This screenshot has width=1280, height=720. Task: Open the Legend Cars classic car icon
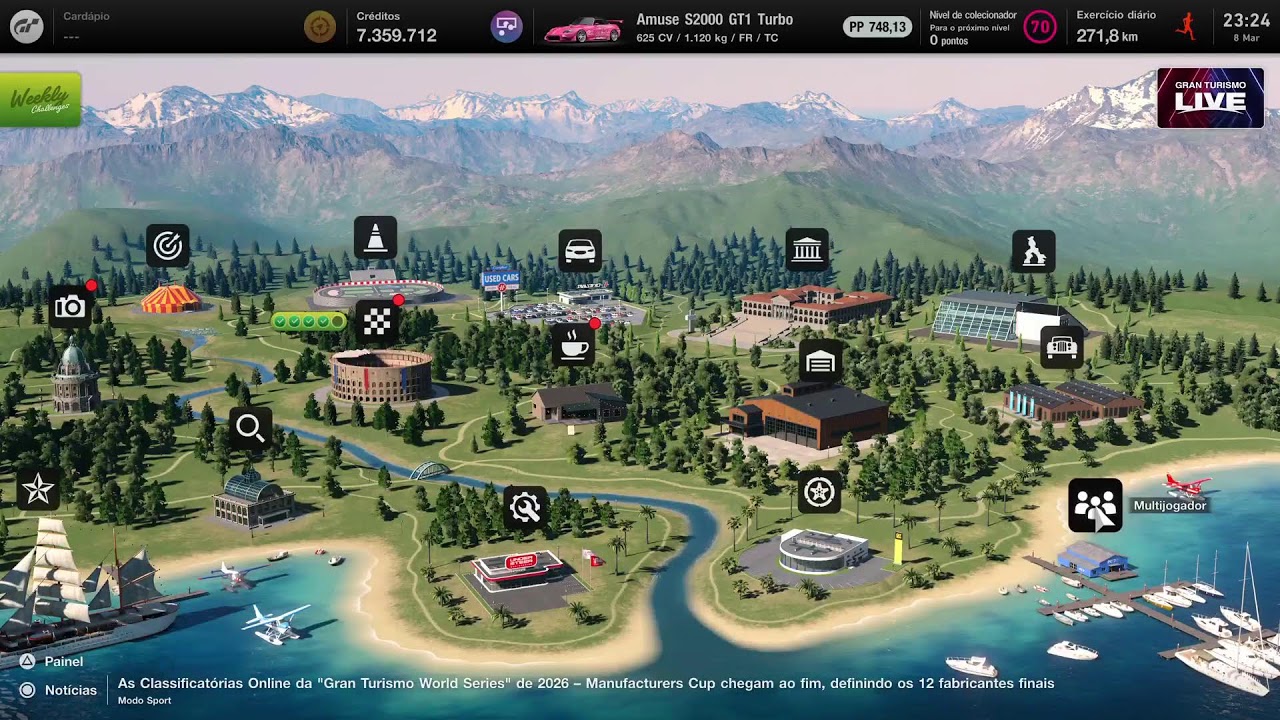point(1061,347)
